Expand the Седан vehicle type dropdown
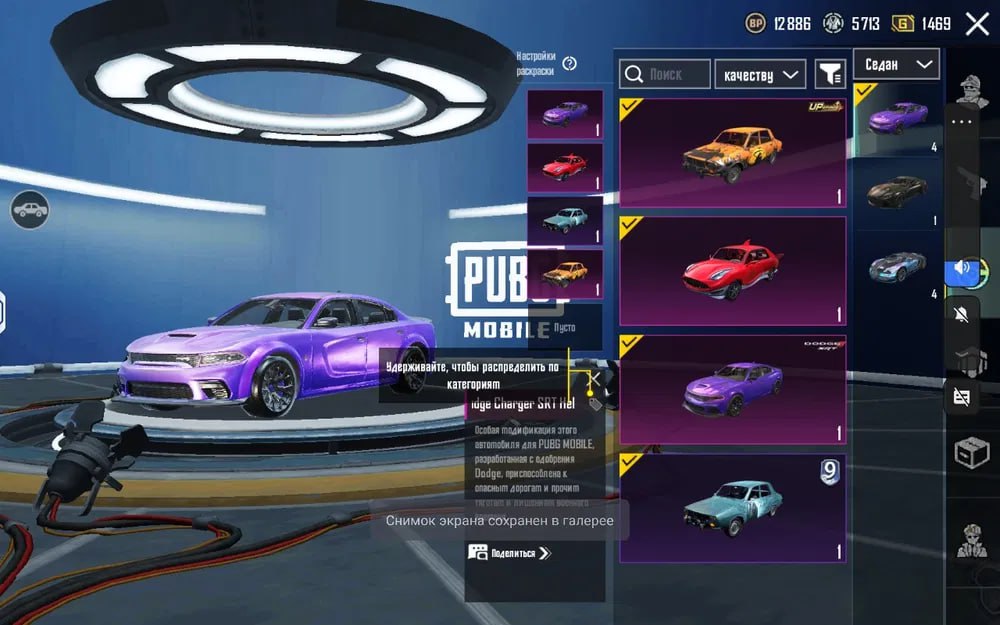 [895, 64]
